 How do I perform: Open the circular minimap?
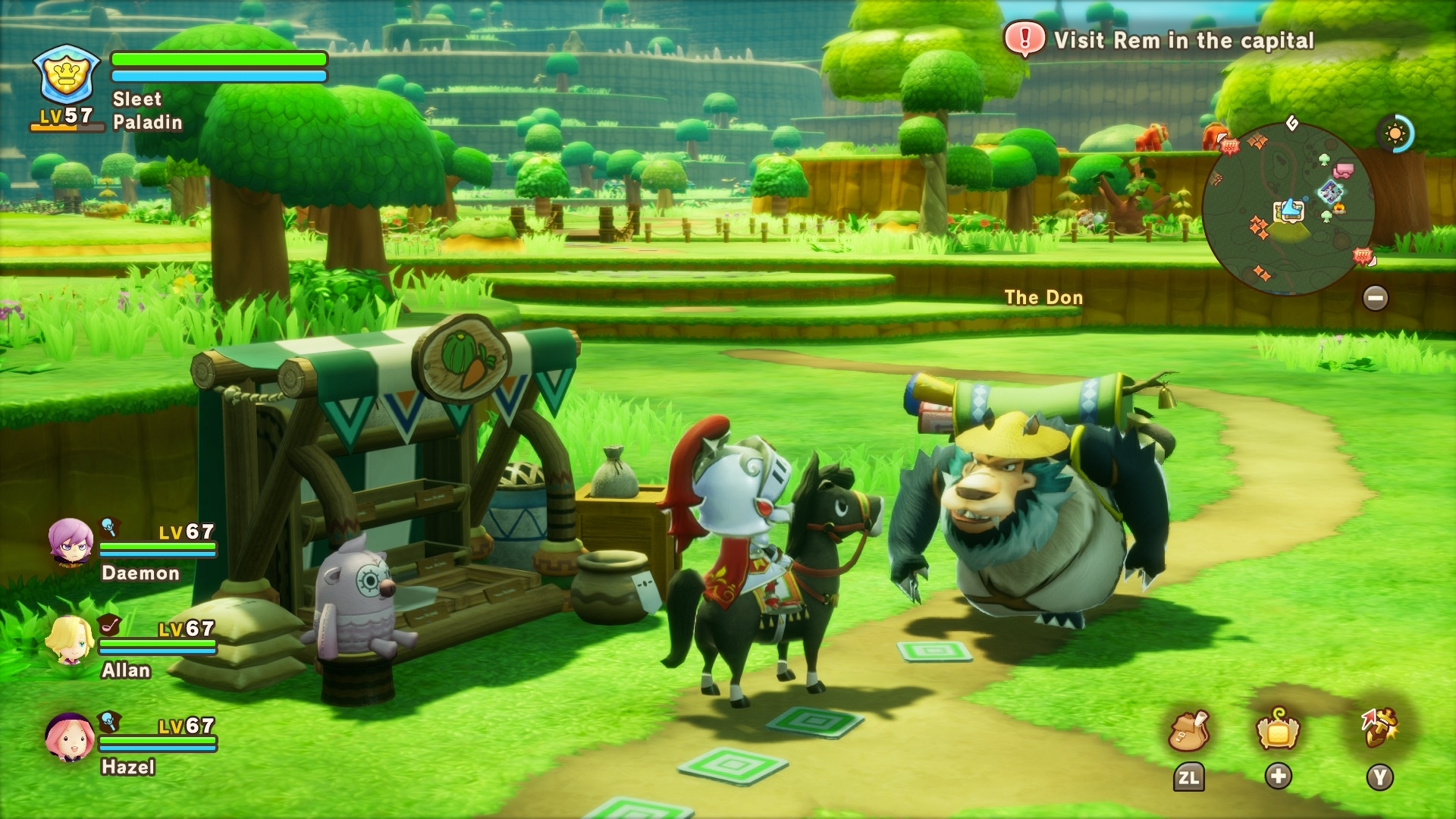pyautogui.click(x=1288, y=208)
